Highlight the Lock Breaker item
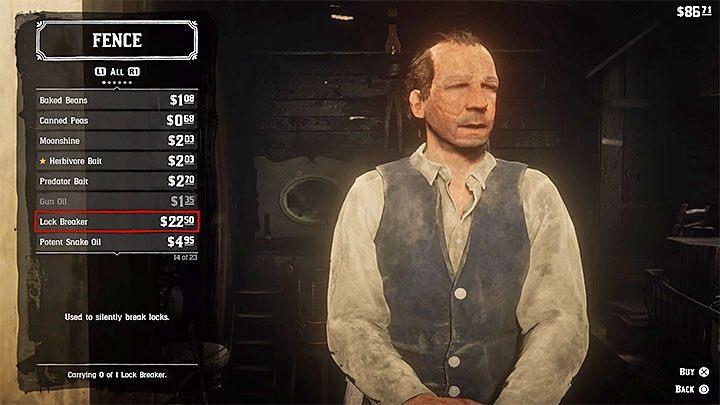 point(116,221)
